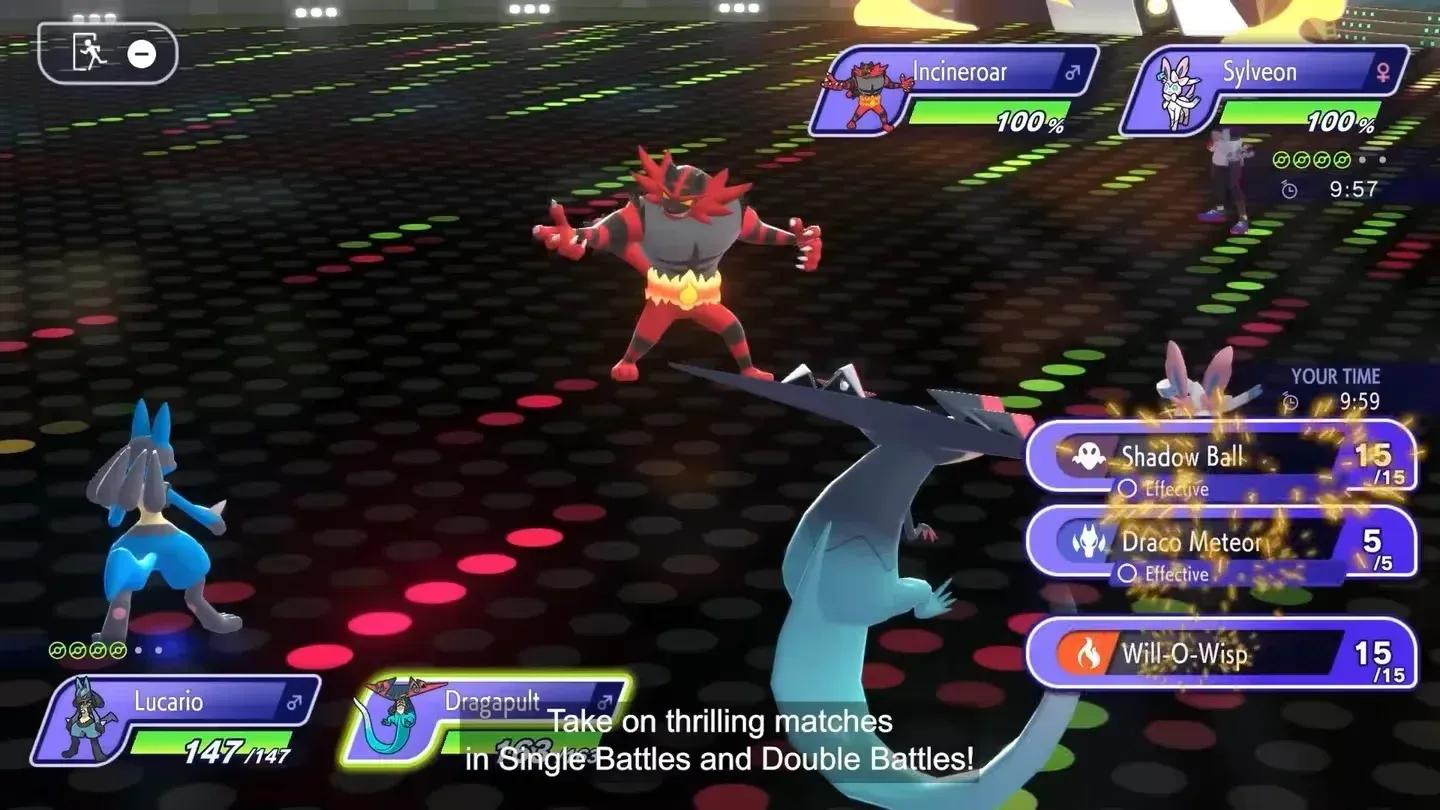Click the 9:57 opponent timer display

click(x=1352, y=188)
